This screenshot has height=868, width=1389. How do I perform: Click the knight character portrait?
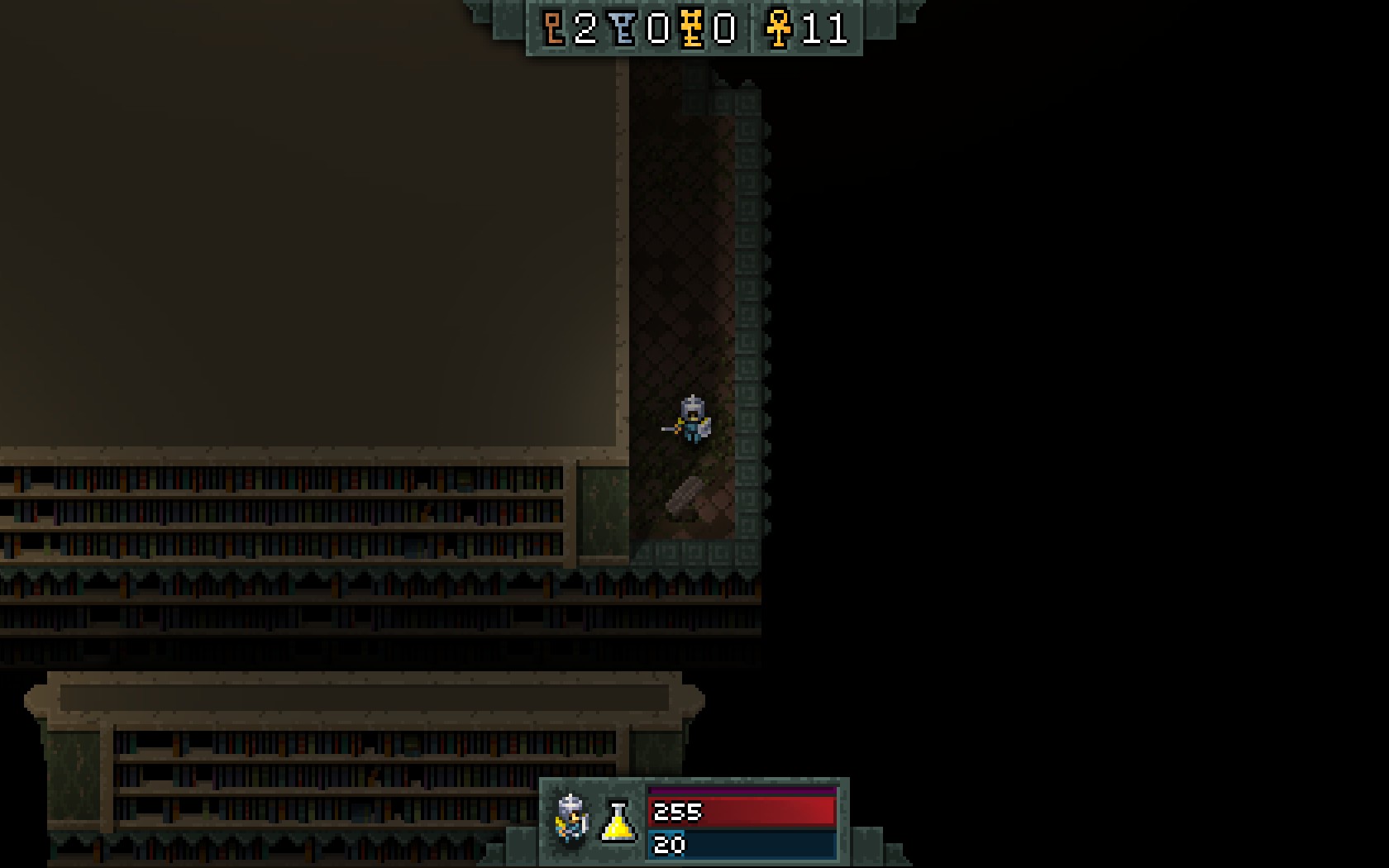point(571,819)
